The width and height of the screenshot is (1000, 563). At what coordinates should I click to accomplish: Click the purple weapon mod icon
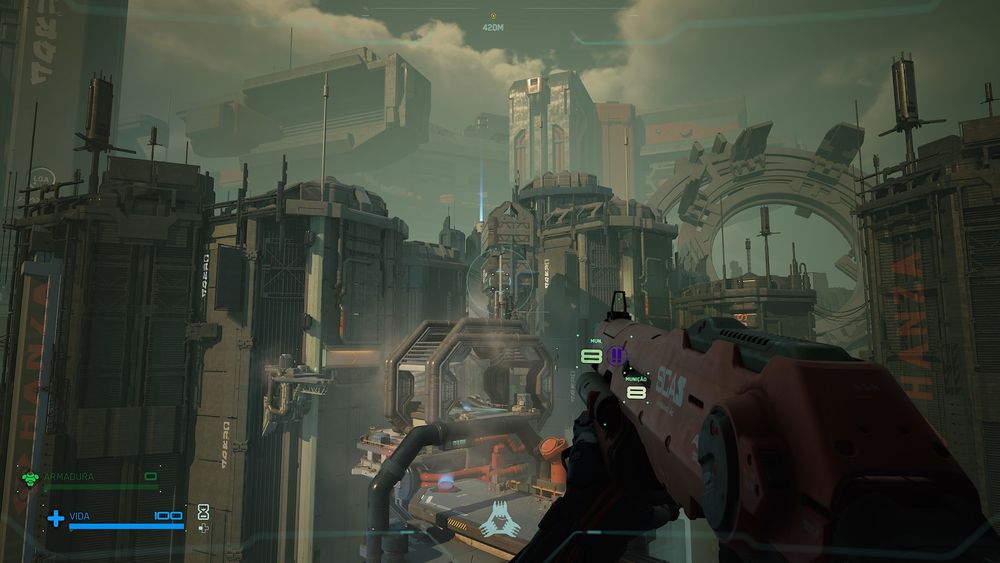point(616,355)
